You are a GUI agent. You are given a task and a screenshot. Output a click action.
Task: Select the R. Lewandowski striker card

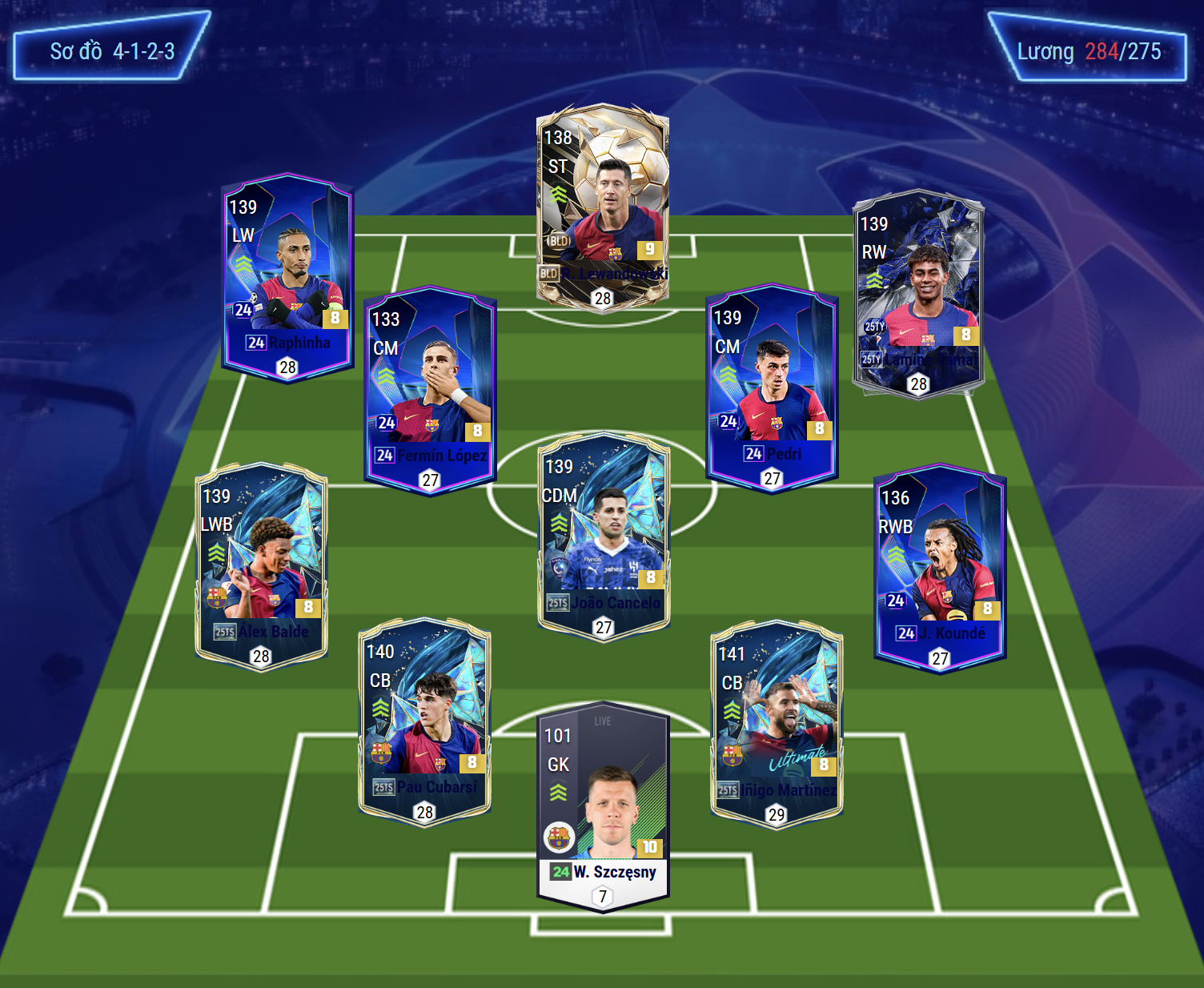(602, 208)
